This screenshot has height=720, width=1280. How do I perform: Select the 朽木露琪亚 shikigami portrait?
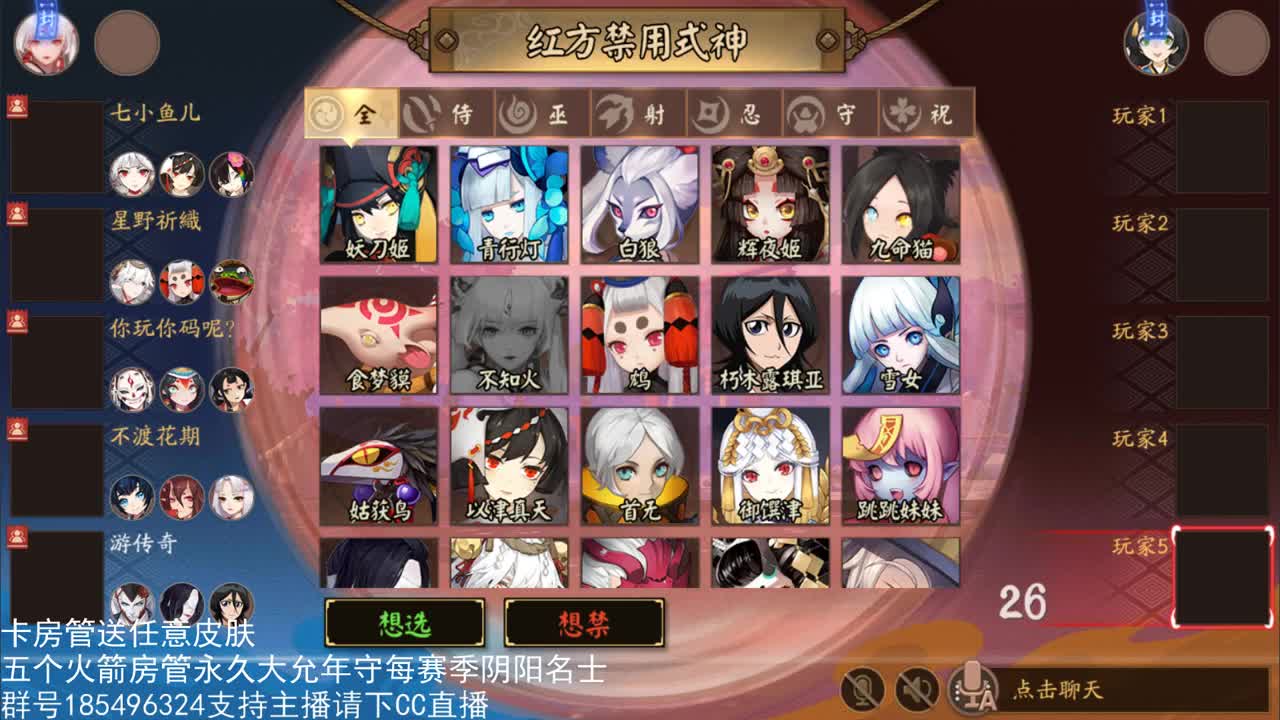(x=768, y=335)
